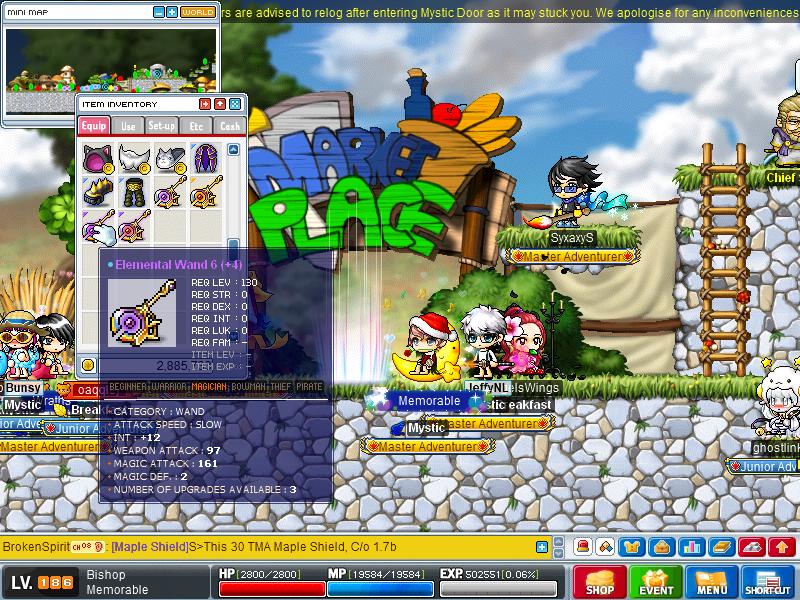Viewport: 800px width, 600px height.
Task: Select the purple robe equipment slot
Action: (x=205, y=158)
